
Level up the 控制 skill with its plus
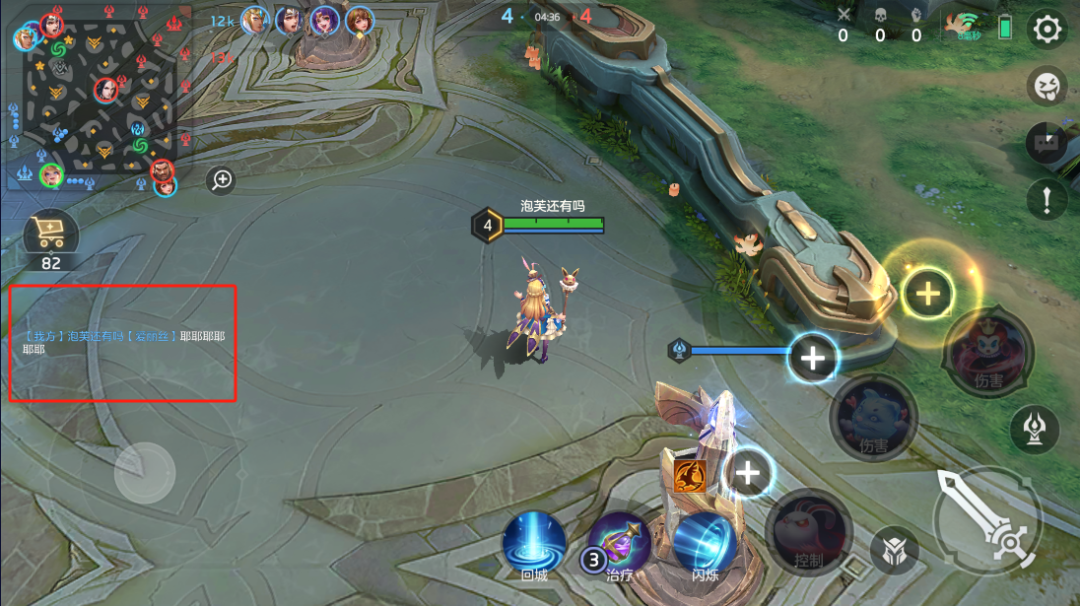(x=749, y=472)
